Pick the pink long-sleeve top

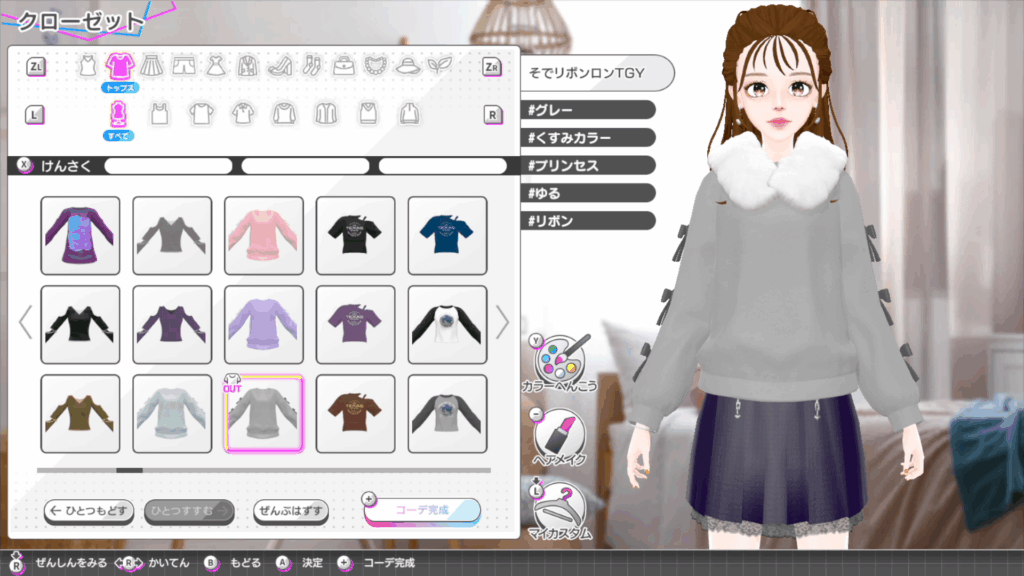click(x=264, y=235)
